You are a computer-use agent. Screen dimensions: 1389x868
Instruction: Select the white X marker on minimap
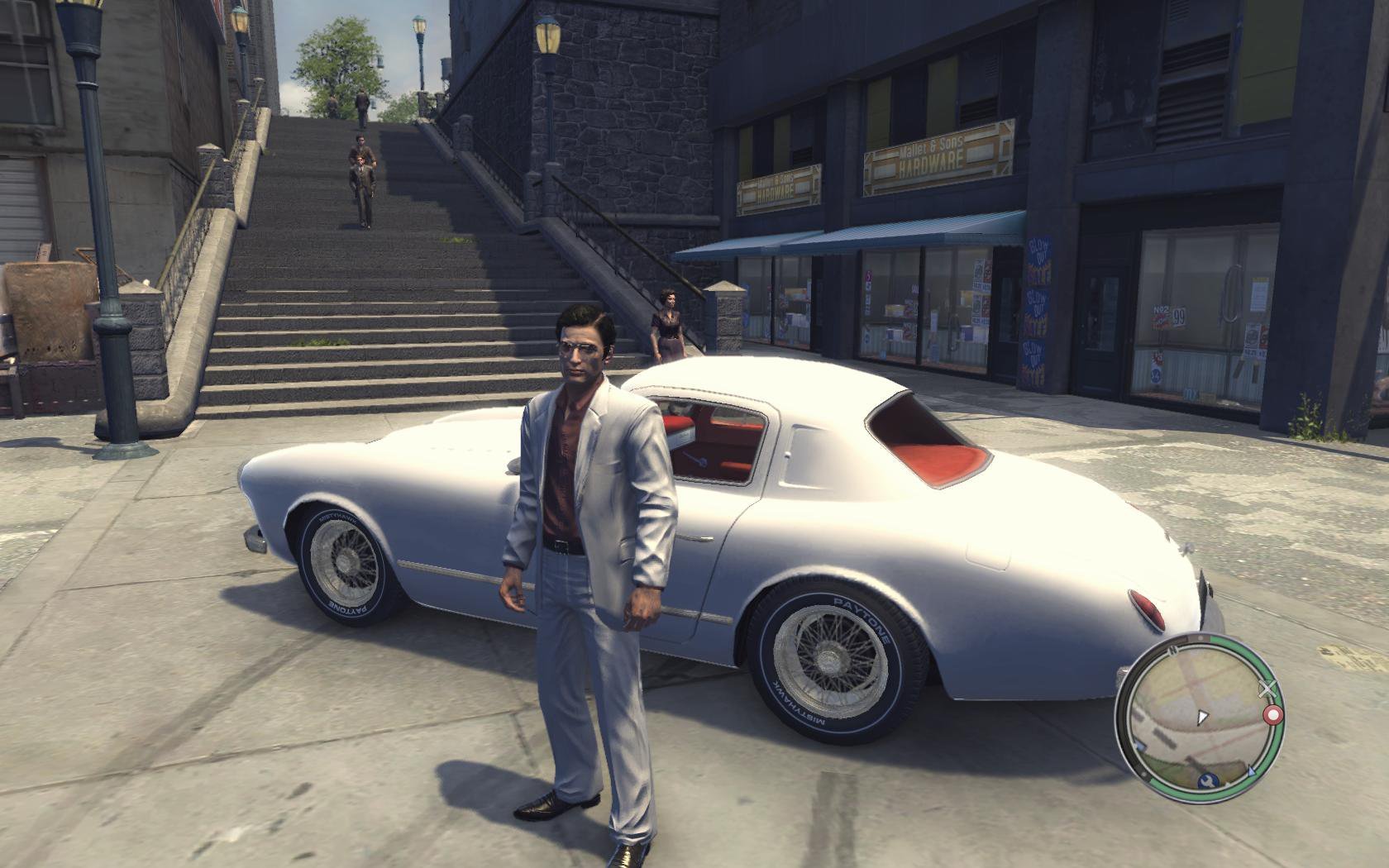1267,687
